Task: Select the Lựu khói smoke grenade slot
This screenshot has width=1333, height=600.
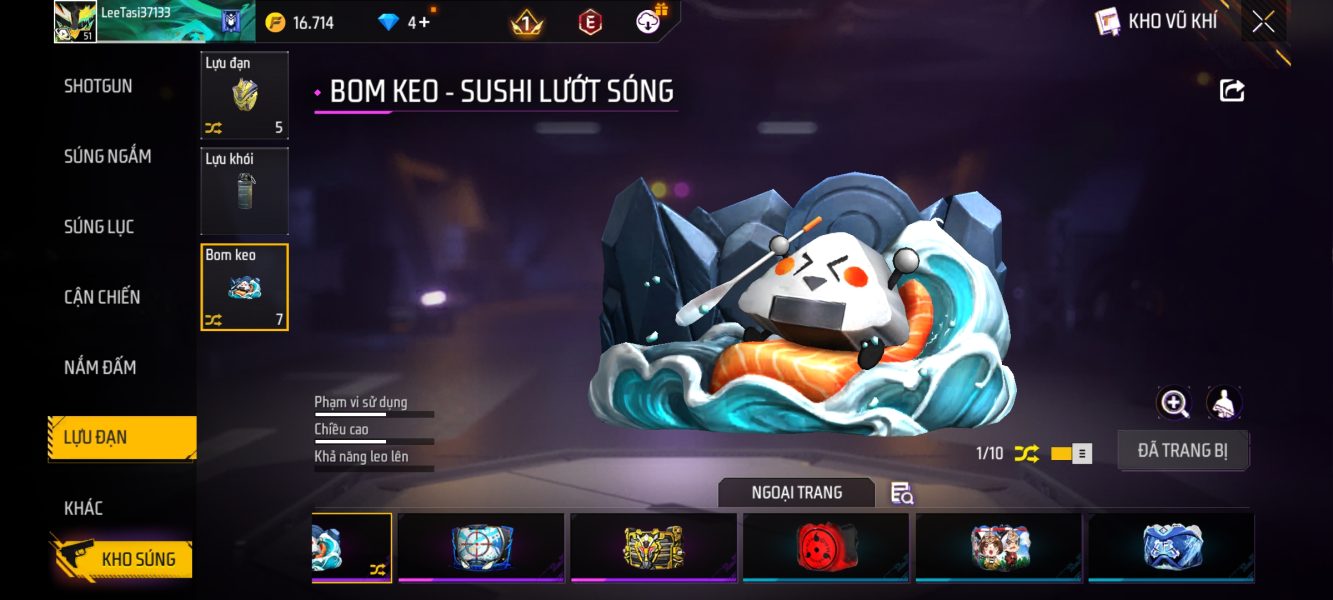Action: click(x=244, y=191)
